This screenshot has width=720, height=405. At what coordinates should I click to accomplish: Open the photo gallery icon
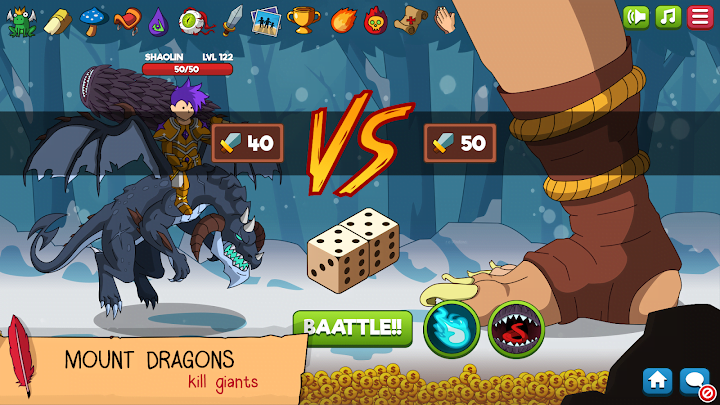pos(265,19)
